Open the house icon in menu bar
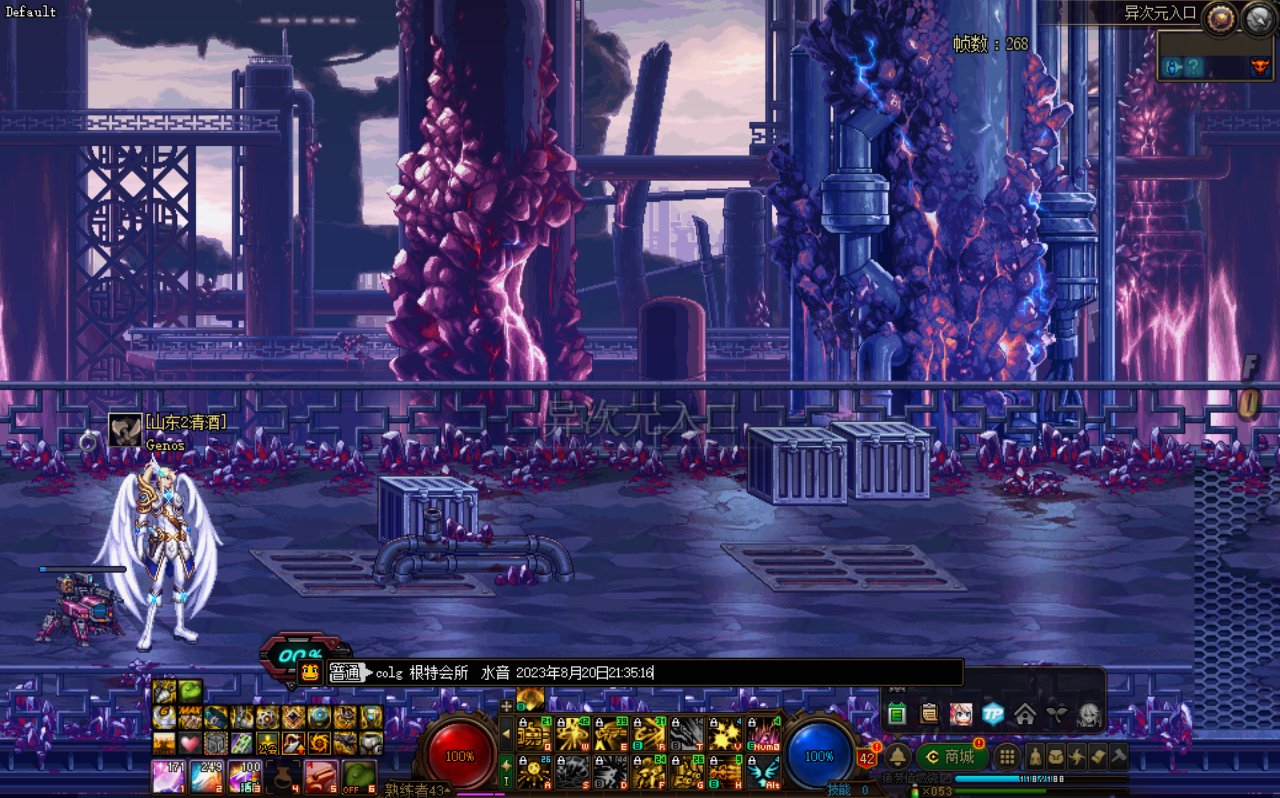The height and width of the screenshot is (798, 1280). coord(1024,713)
